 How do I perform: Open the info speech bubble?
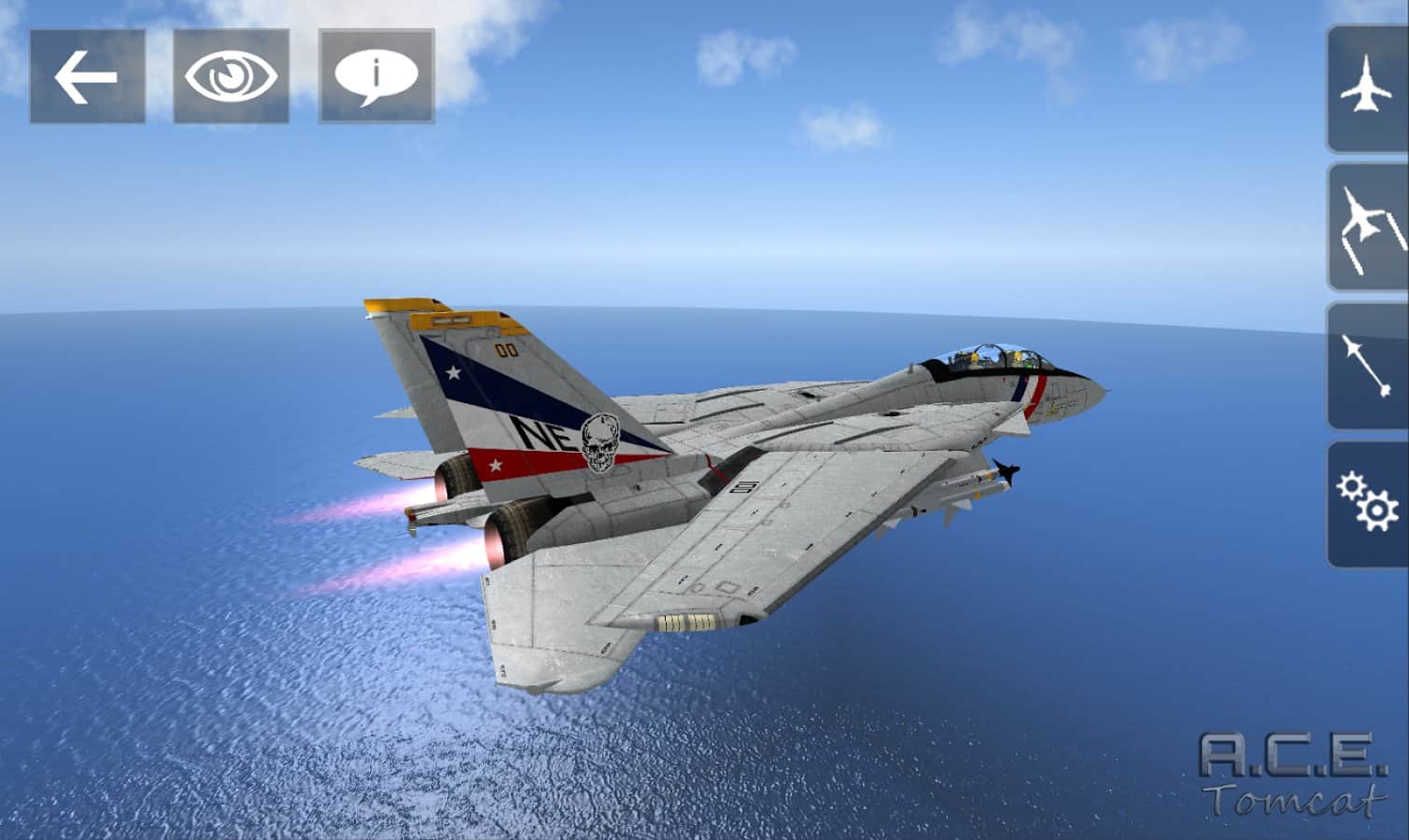376,77
